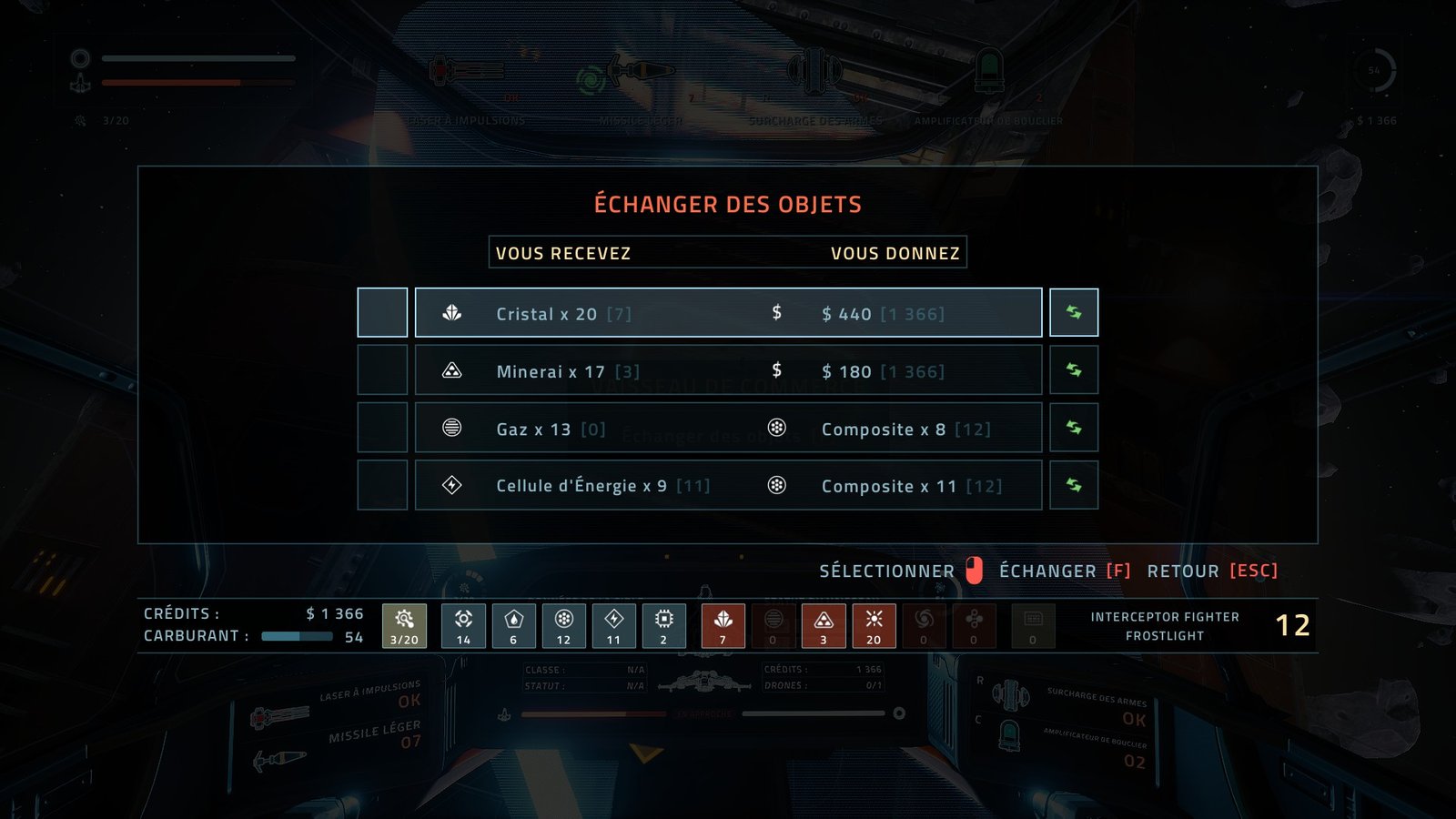Pick the Cellule d'Énergie x 9 offer
Screen dimensions: 1456x819
[x=728, y=485]
